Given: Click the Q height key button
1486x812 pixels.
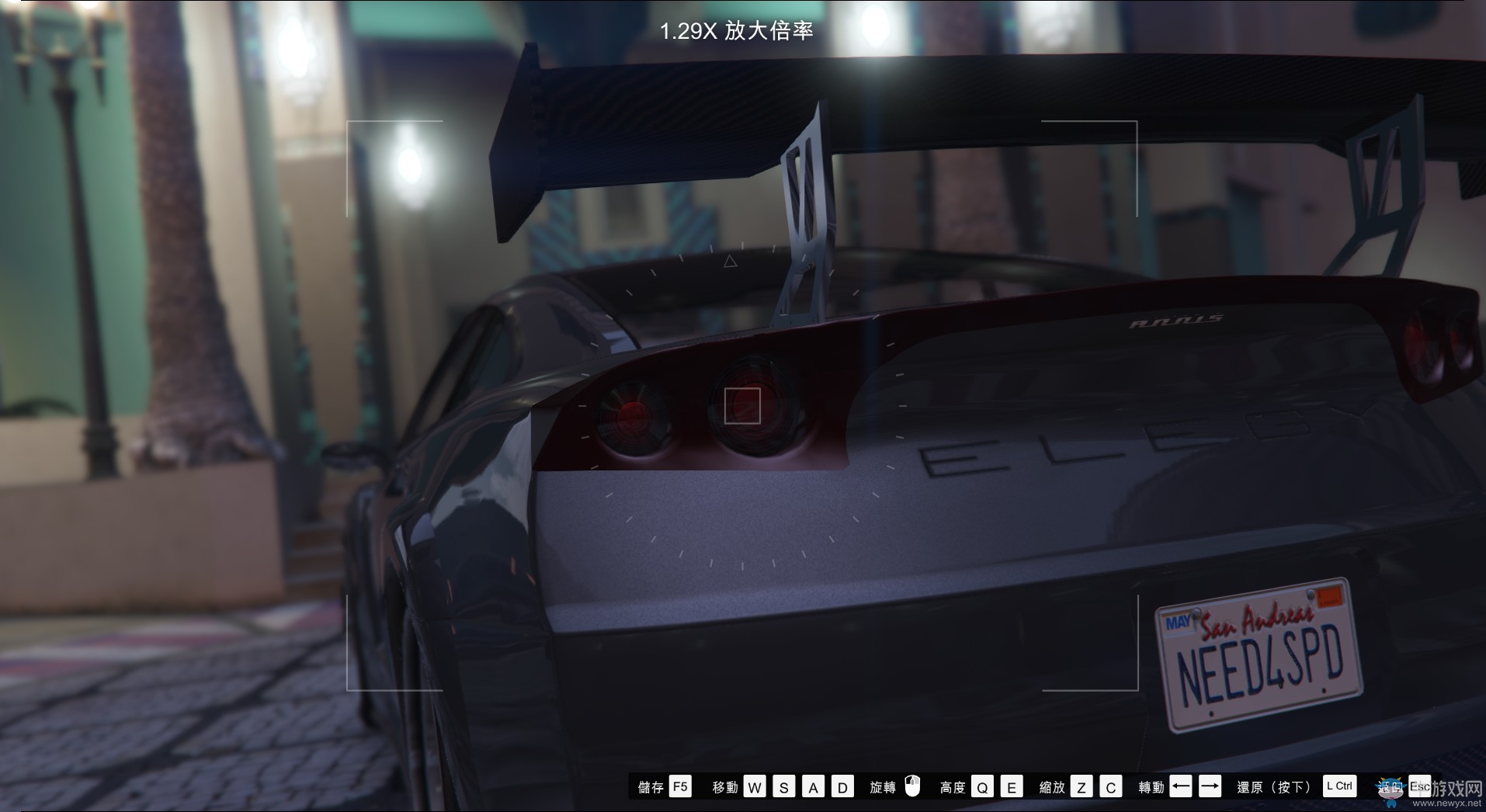Looking at the screenshot, I should 984,786.
